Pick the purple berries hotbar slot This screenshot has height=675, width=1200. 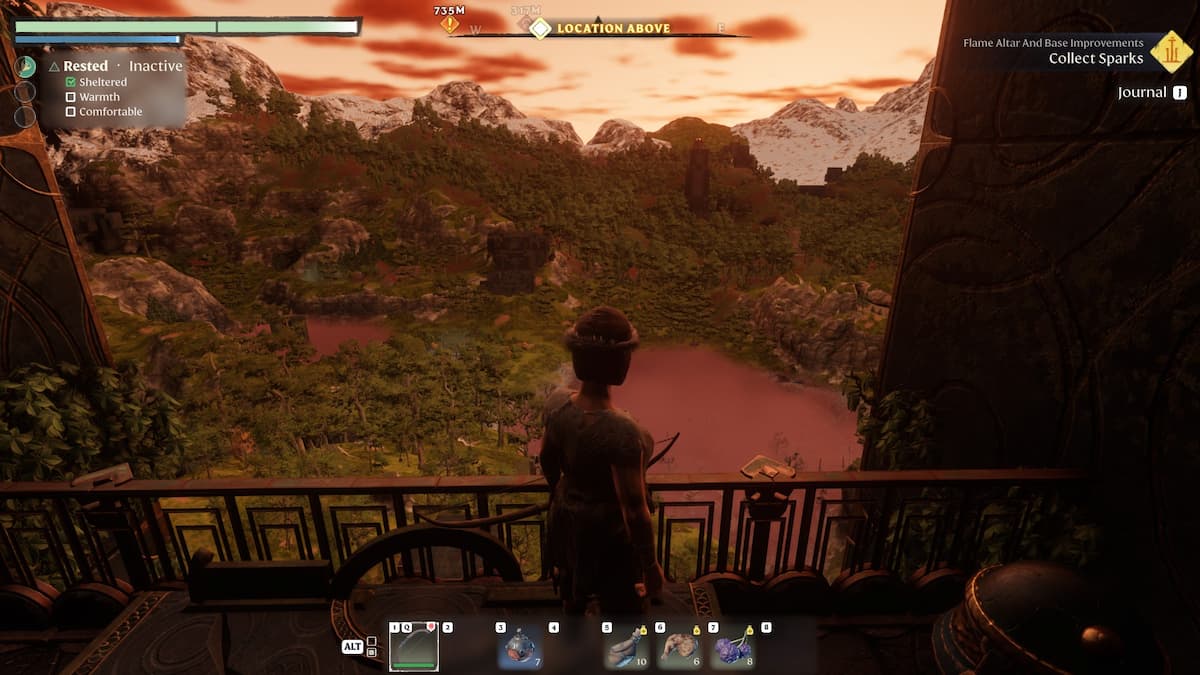tap(734, 648)
